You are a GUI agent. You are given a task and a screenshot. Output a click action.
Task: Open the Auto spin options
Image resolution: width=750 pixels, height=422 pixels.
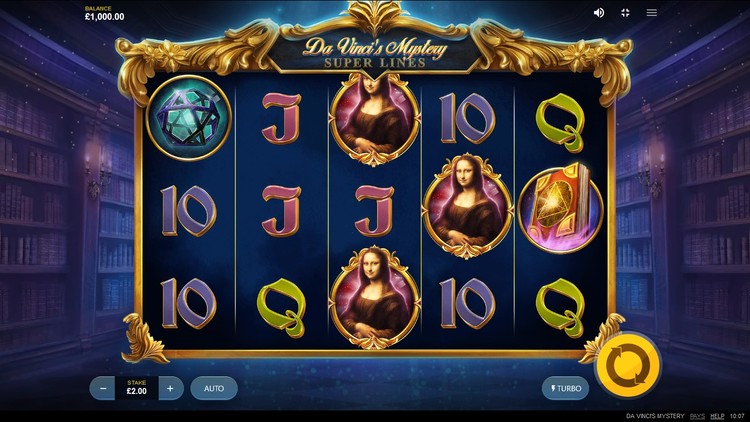click(214, 388)
